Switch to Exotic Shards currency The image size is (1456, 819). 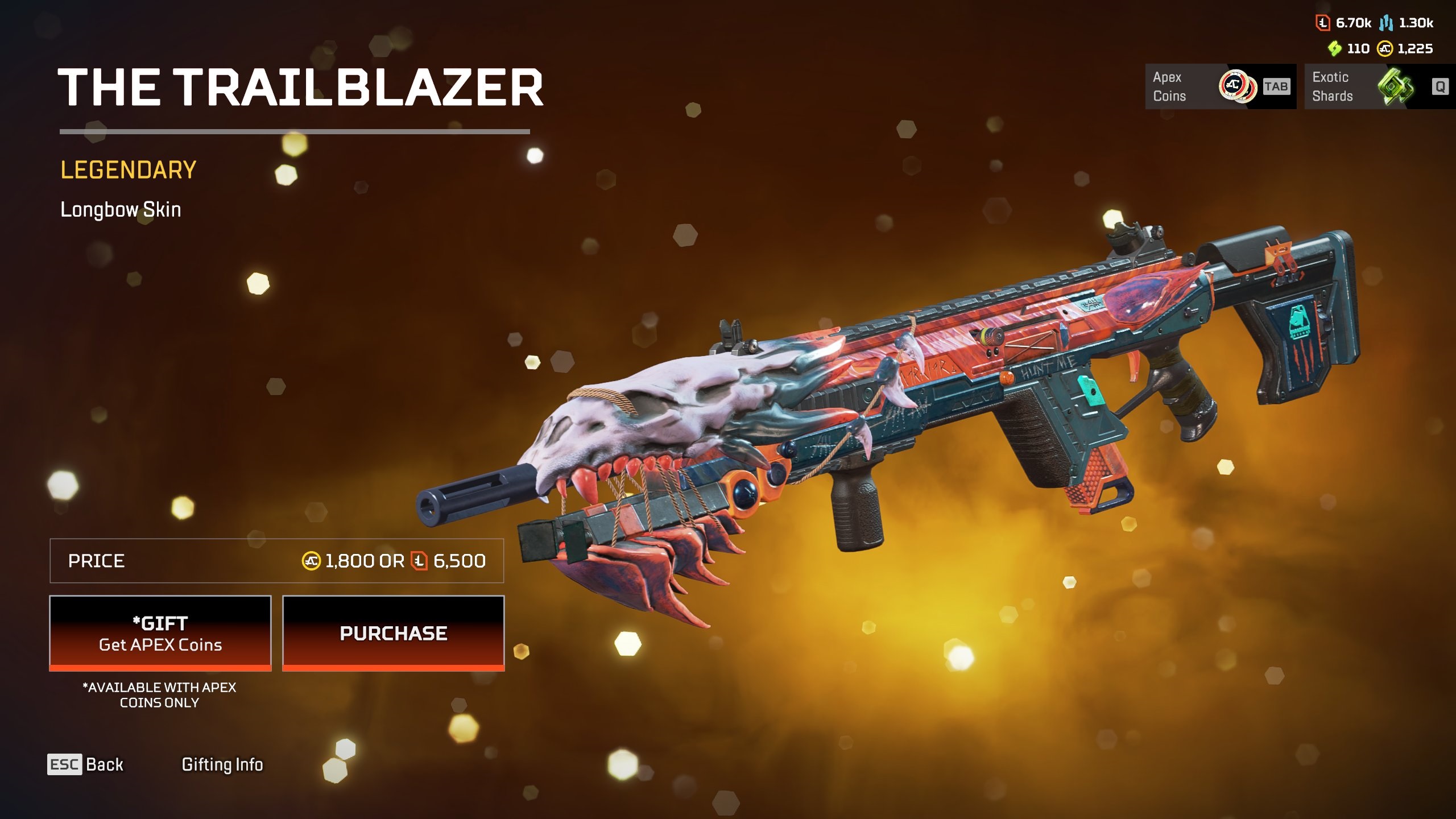[x=1379, y=86]
